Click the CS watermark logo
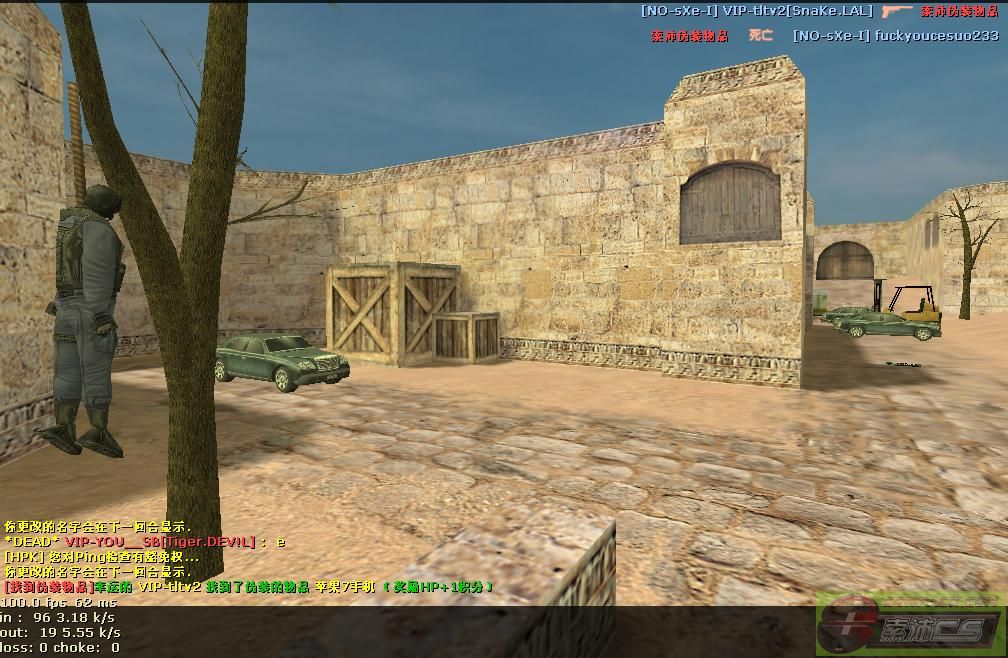1008x658 pixels. (911, 627)
